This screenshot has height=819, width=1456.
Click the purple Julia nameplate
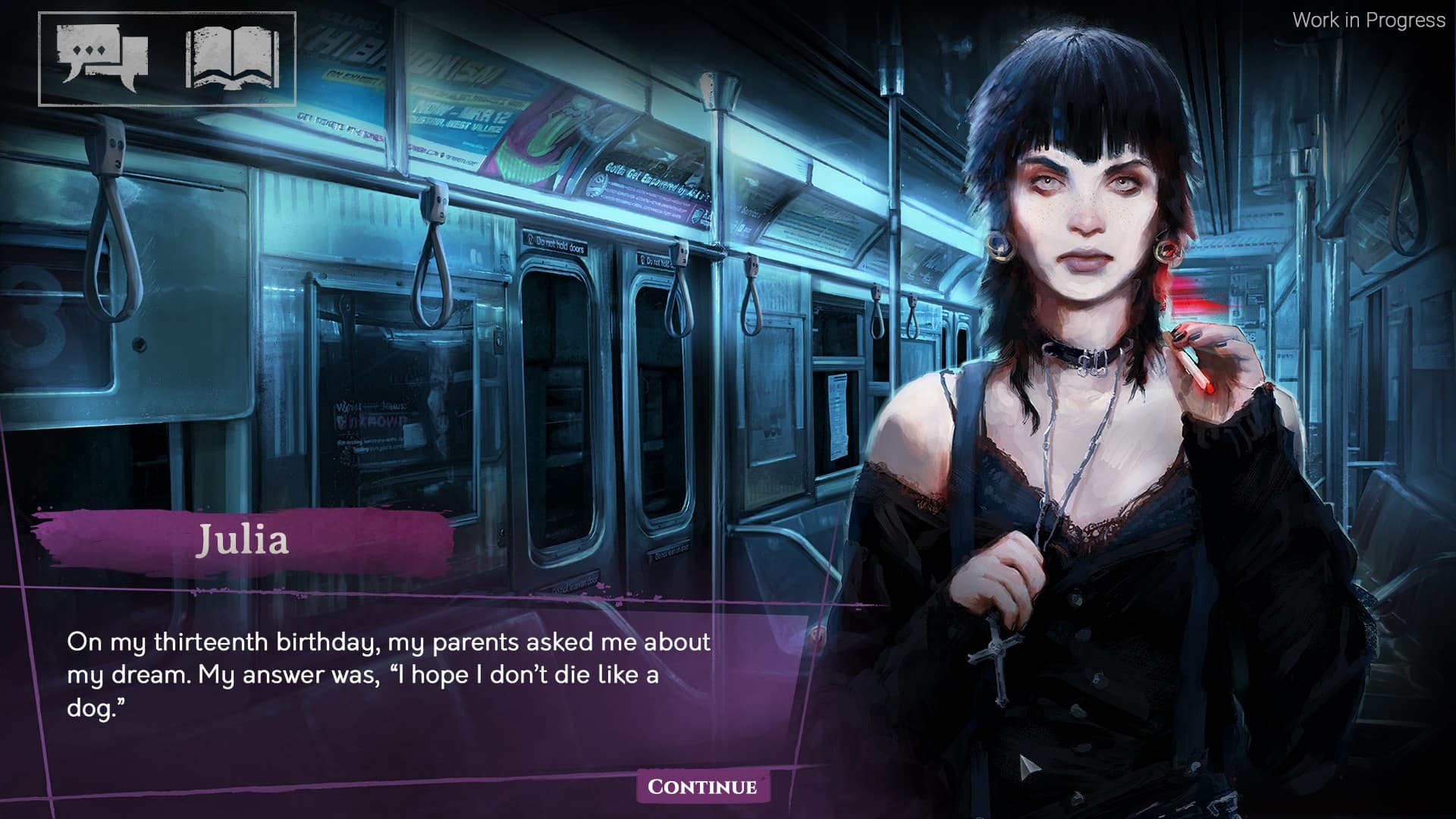pos(244,541)
